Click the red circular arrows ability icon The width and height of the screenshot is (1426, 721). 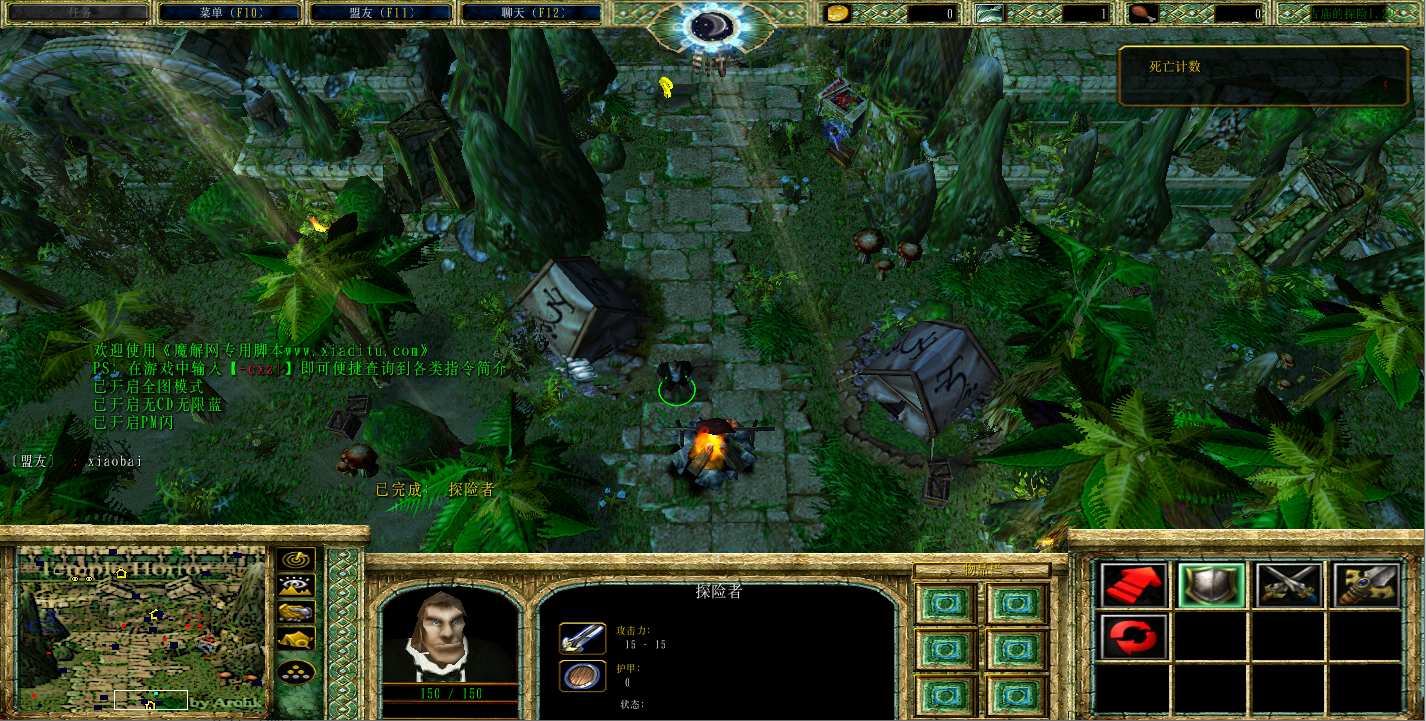pyautogui.click(x=1134, y=636)
